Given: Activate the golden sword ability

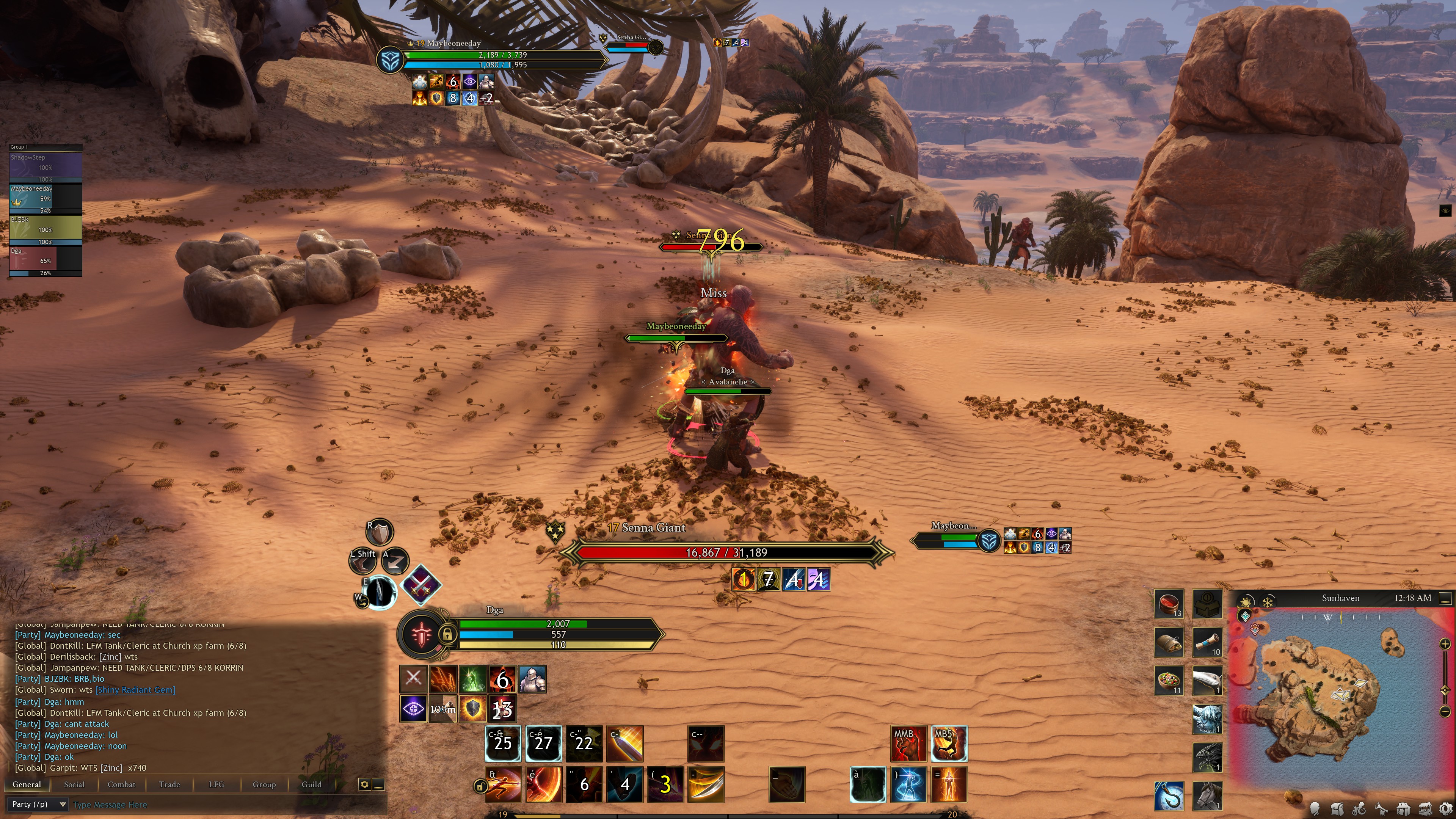Looking at the screenshot, I should pos(624,743).
